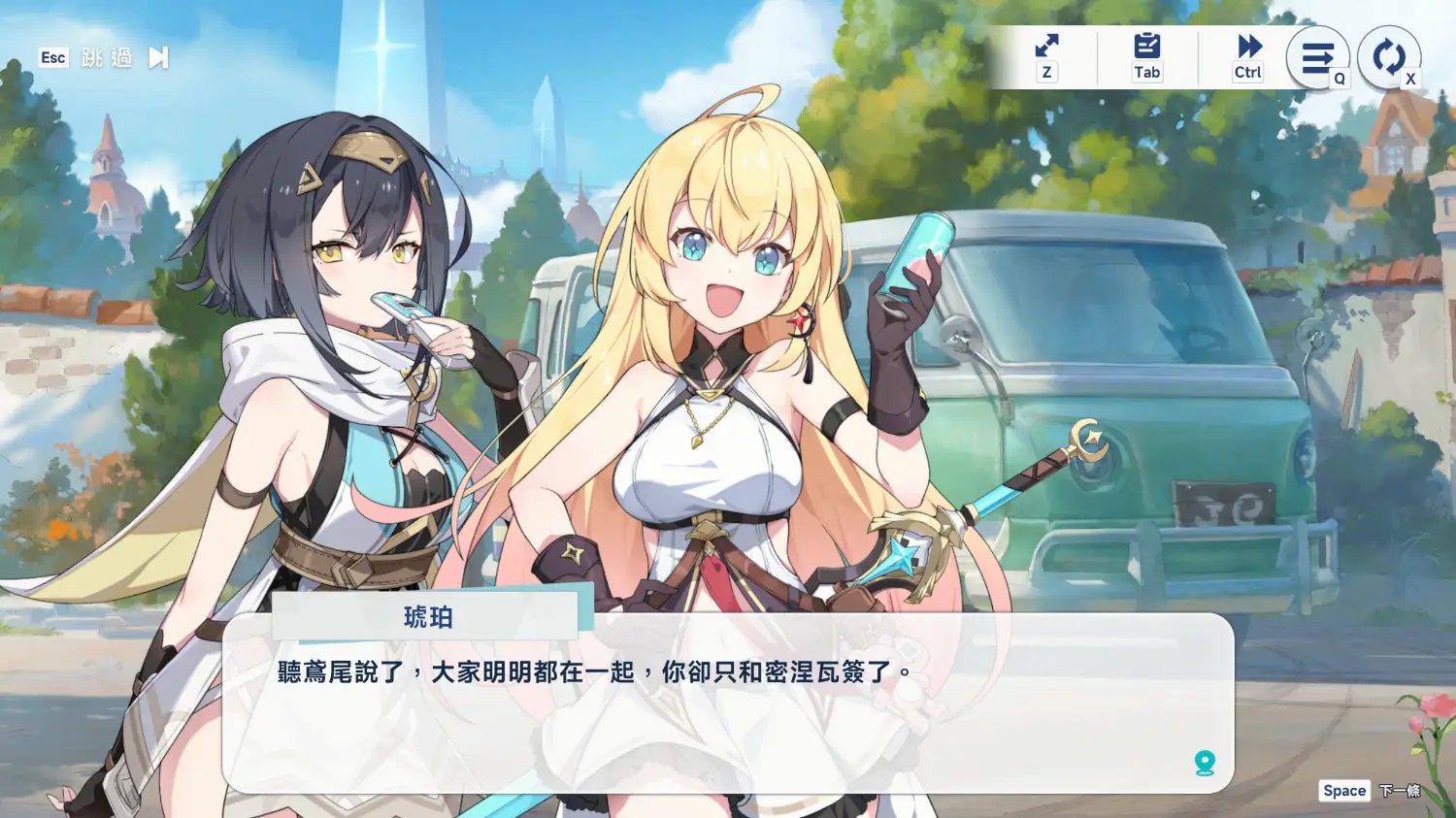Hide the dialogue box using the expand arrows
The height and width of the screenshot is (818, 1456).
point(1046,47)
